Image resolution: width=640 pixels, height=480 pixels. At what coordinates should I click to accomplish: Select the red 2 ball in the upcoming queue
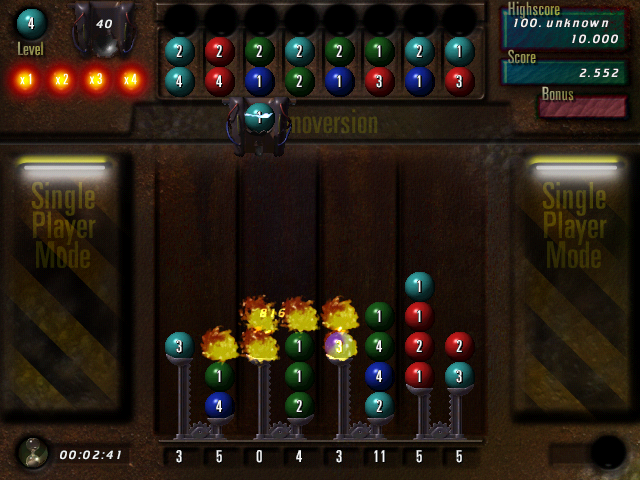[219, 51]
